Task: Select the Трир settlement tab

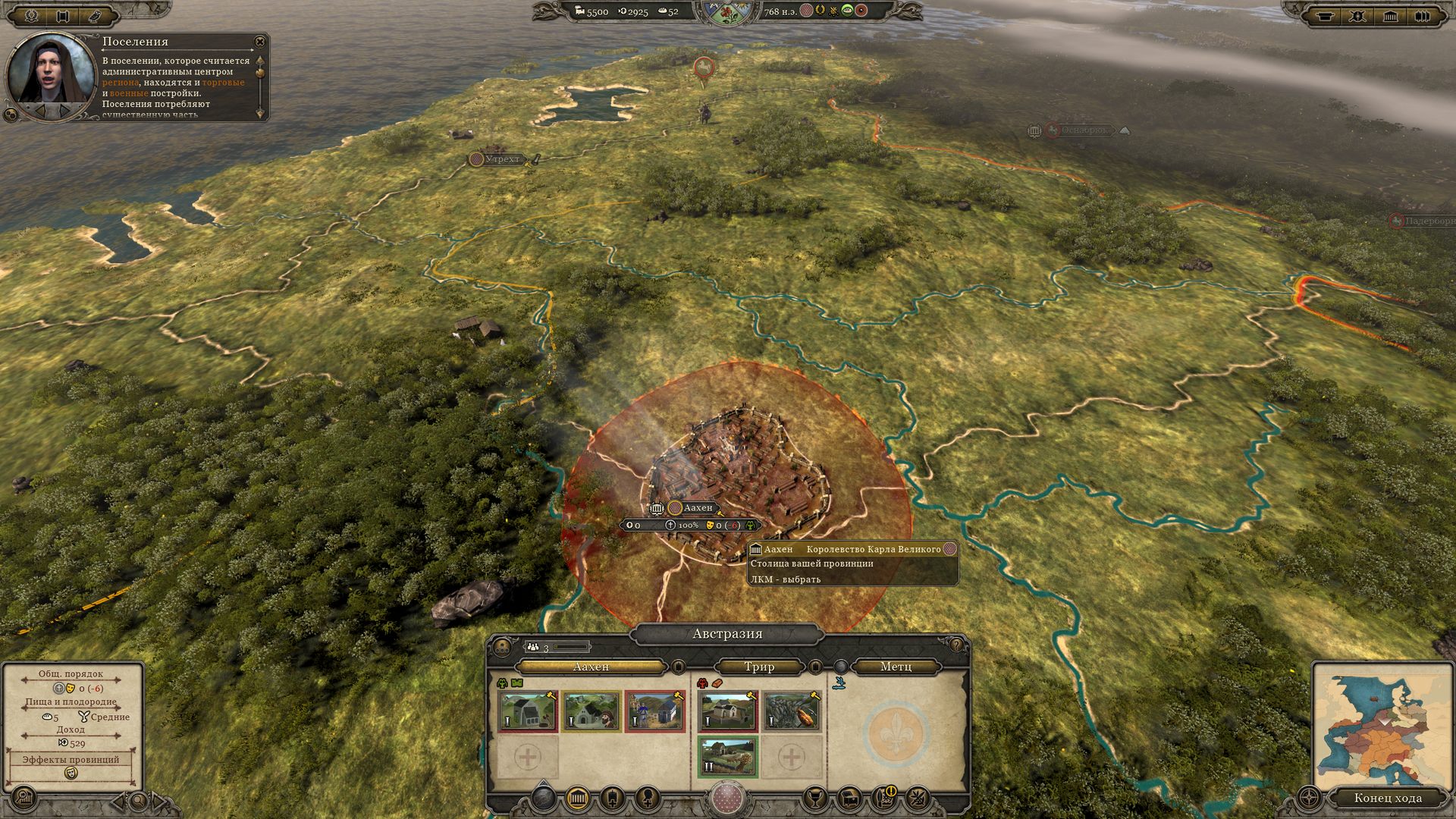Action: click(x=759, y=667)
